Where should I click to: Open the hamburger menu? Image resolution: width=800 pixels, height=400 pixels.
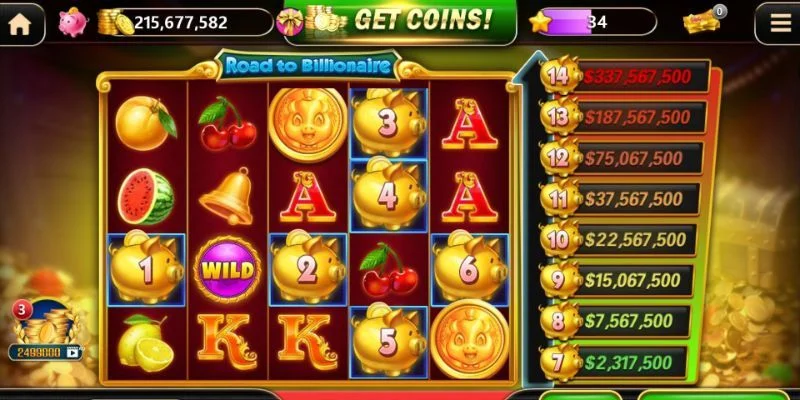(776, 22)
